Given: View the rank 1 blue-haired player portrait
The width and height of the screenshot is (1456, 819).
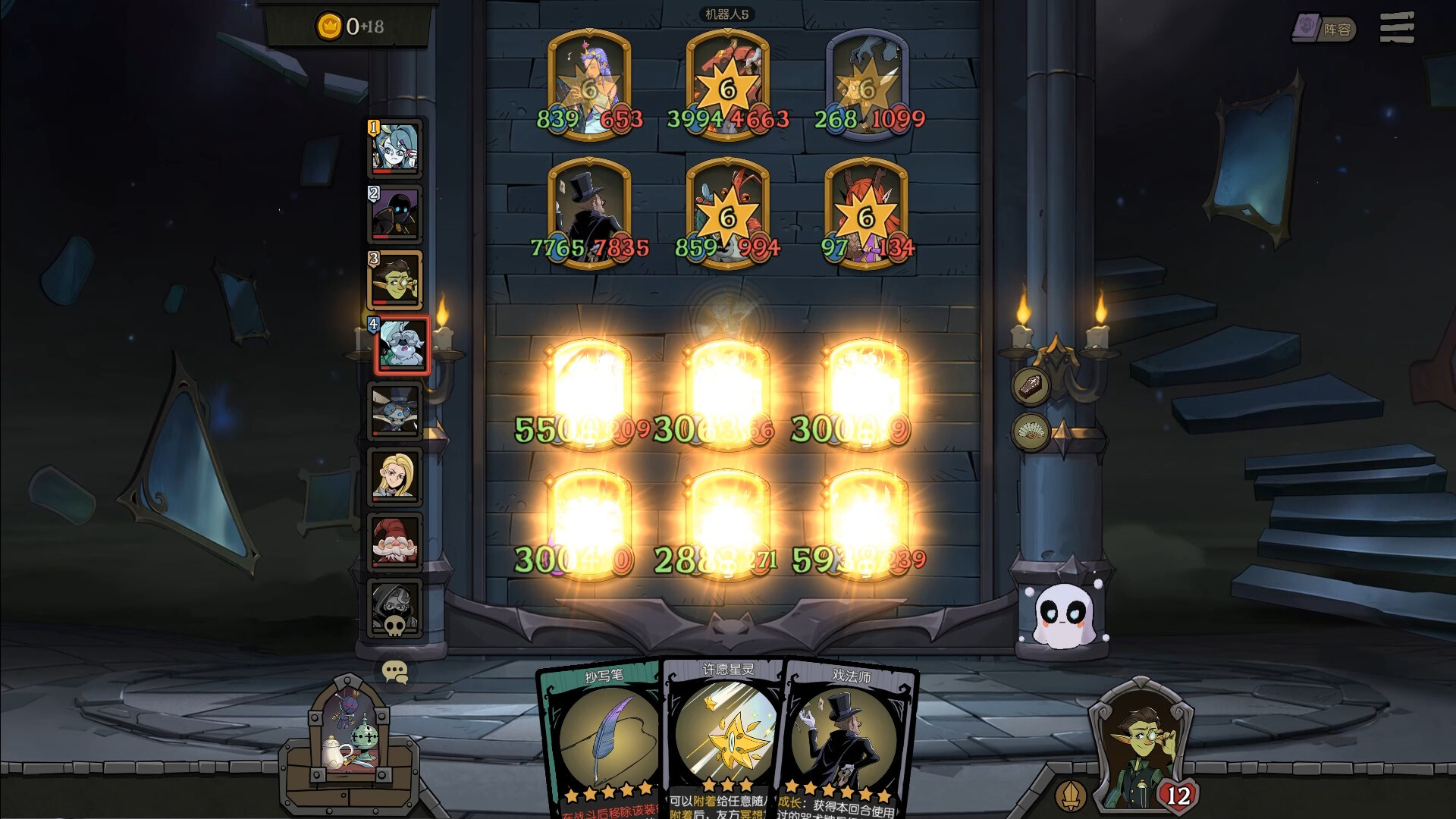Looking at the screenshot, I should (395, 149).
